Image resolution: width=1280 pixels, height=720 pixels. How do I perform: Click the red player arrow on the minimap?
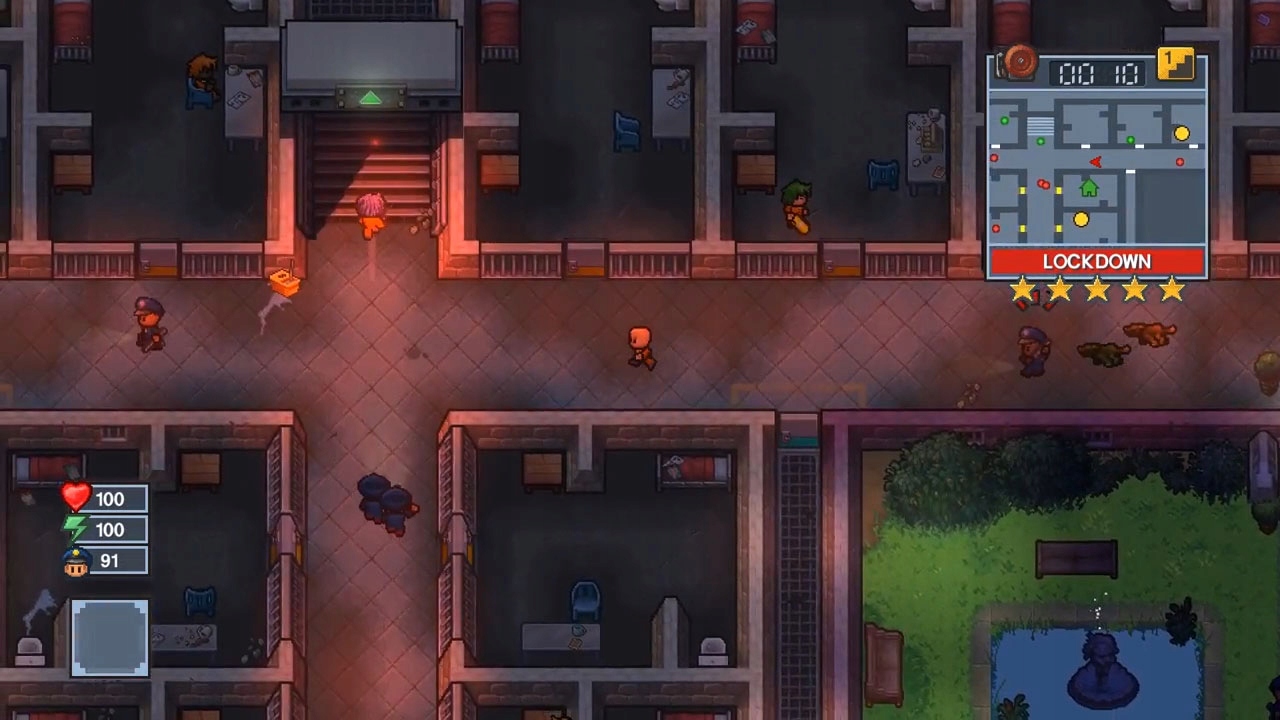click(1096, 161)
